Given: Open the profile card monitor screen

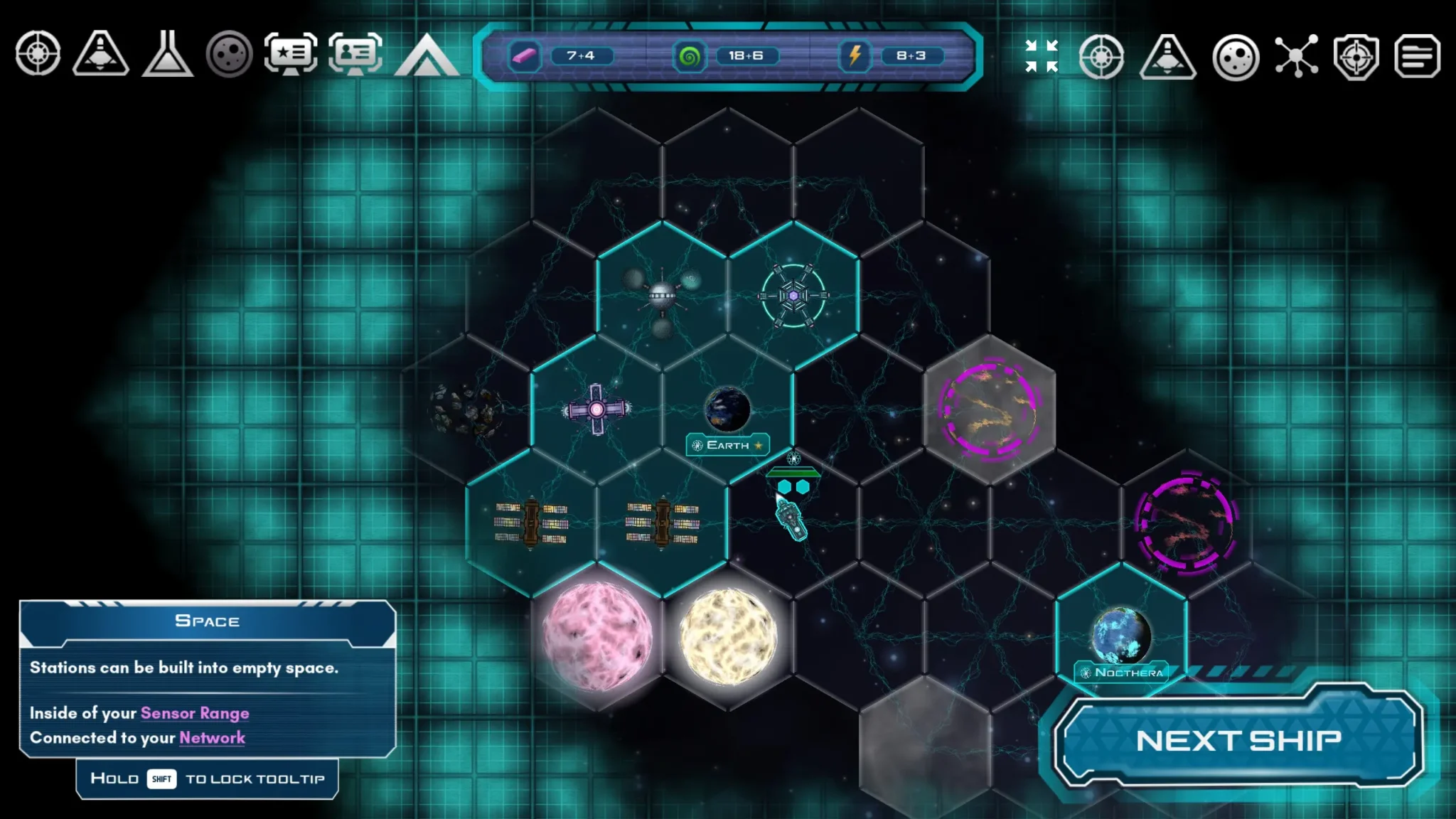Looking at the screenshot, I should pos(355,54).
